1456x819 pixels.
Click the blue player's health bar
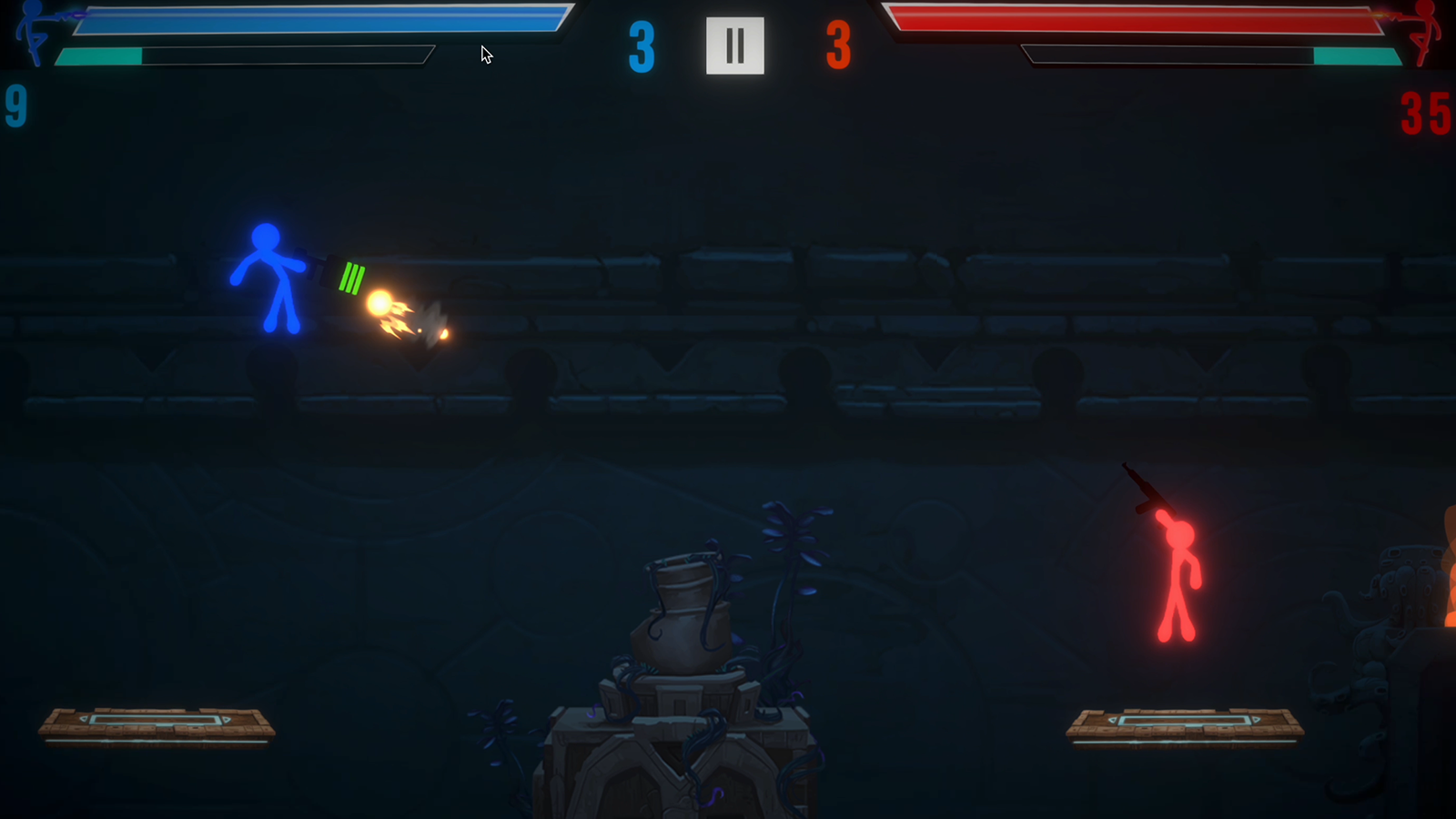point(318,18)
